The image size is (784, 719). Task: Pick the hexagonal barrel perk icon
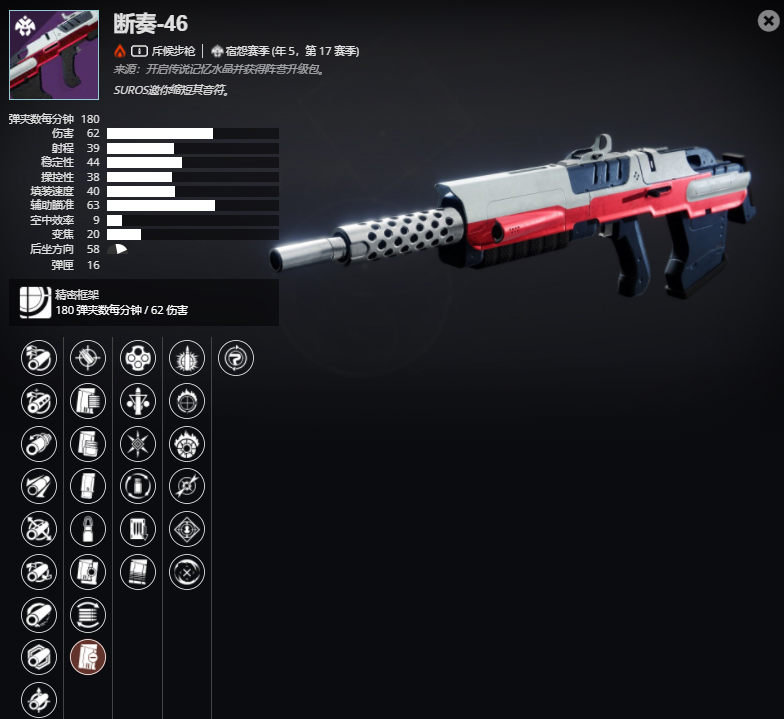coord(38,656)
